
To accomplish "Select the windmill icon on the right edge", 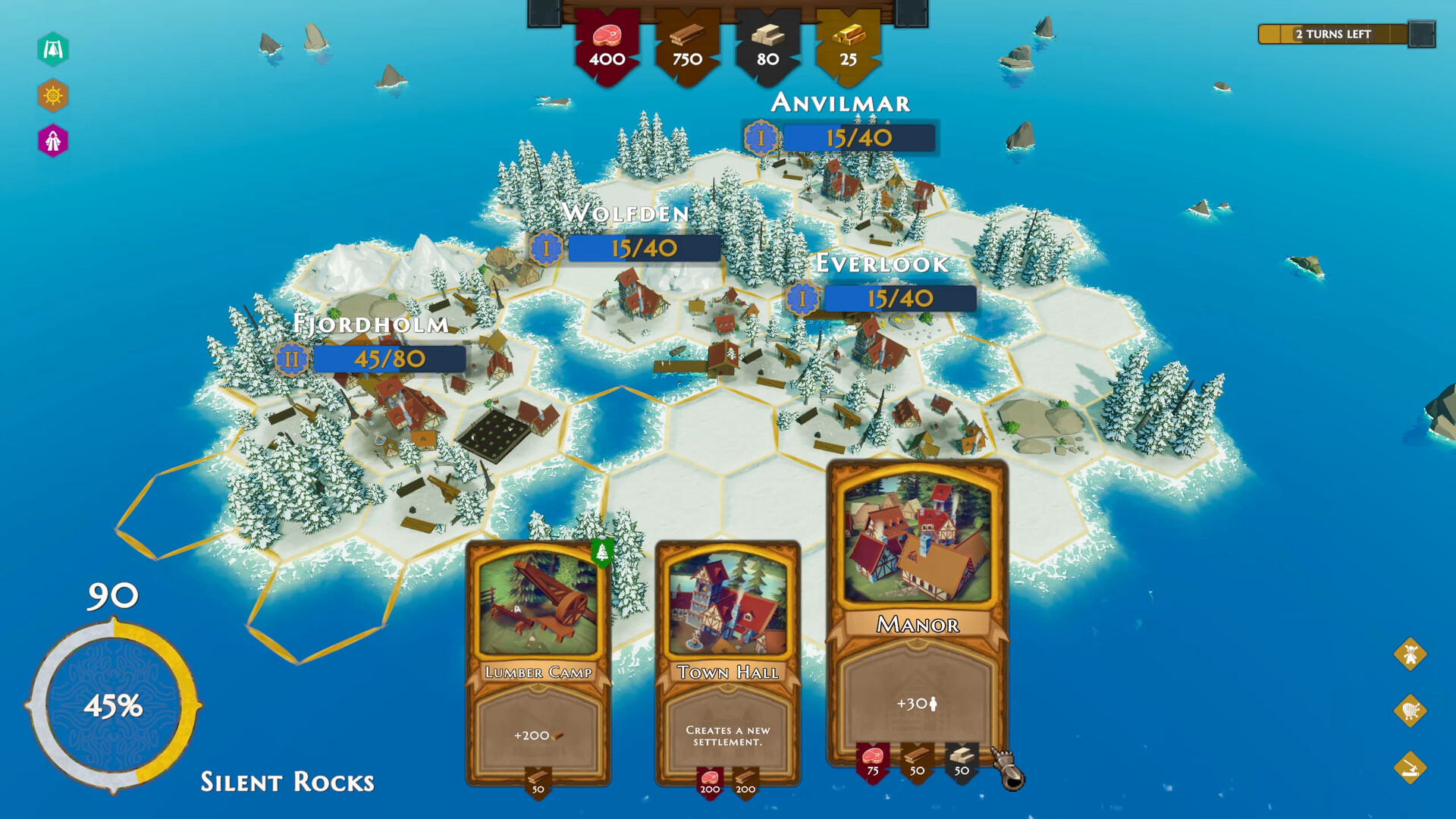I will [x=1409, y=654].
